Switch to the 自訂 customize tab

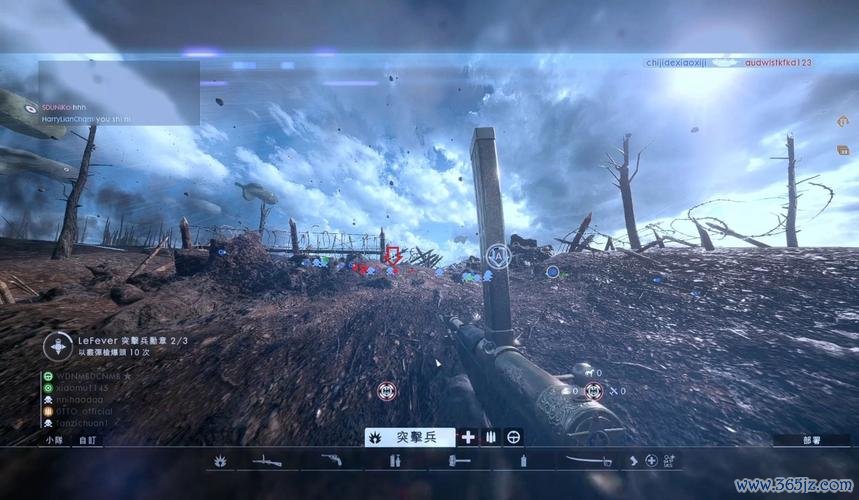point(88,439)
